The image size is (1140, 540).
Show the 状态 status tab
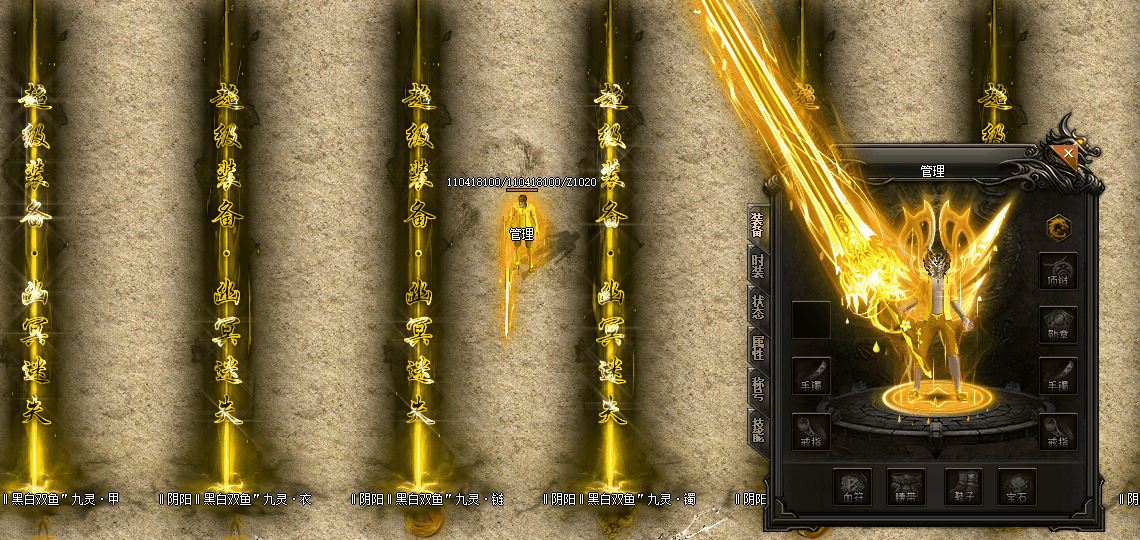[x=757, y=305]
